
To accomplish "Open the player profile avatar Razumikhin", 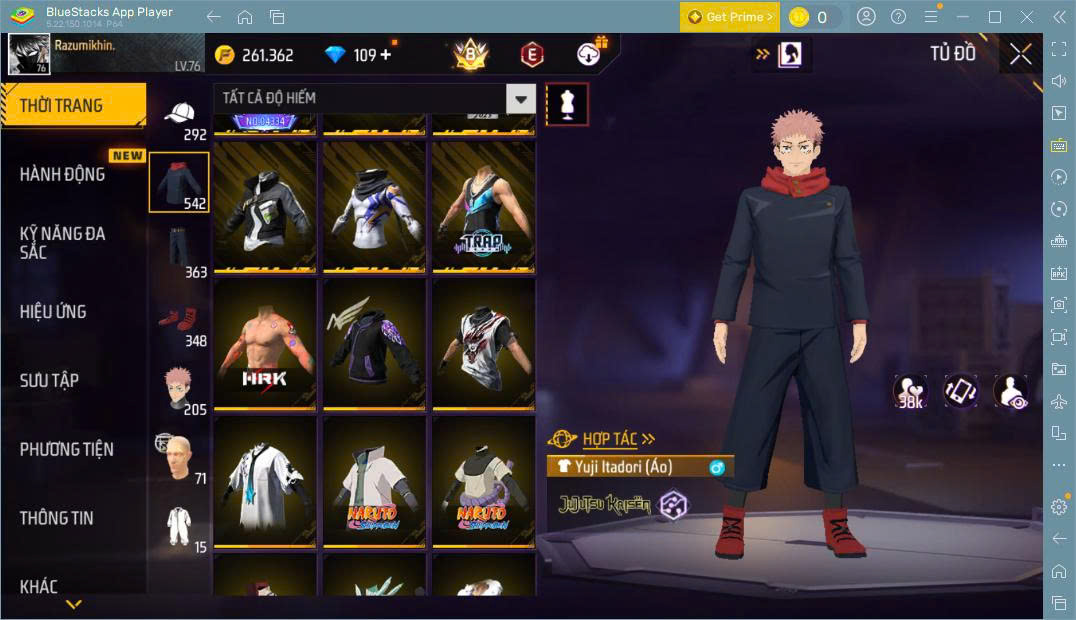I will tap(29, 54).
